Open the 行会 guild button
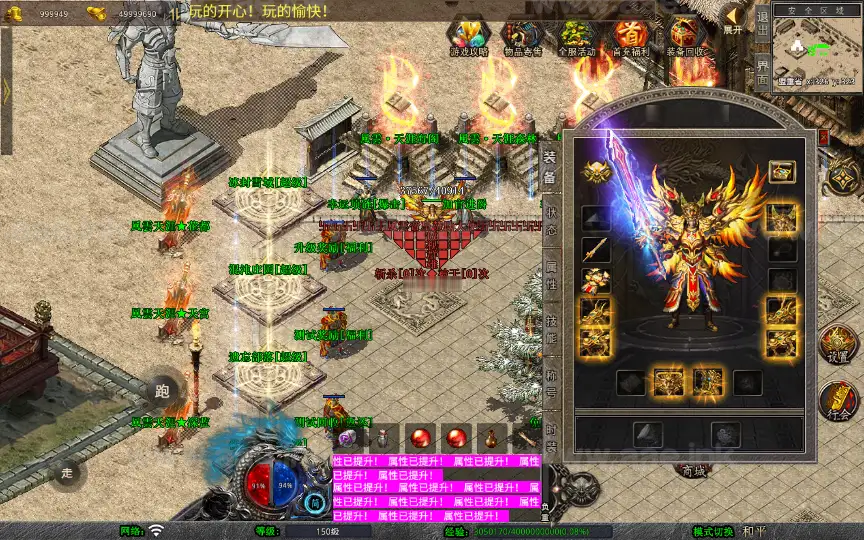This screenshot has height=540, width=864. click(x=838, y=402)
